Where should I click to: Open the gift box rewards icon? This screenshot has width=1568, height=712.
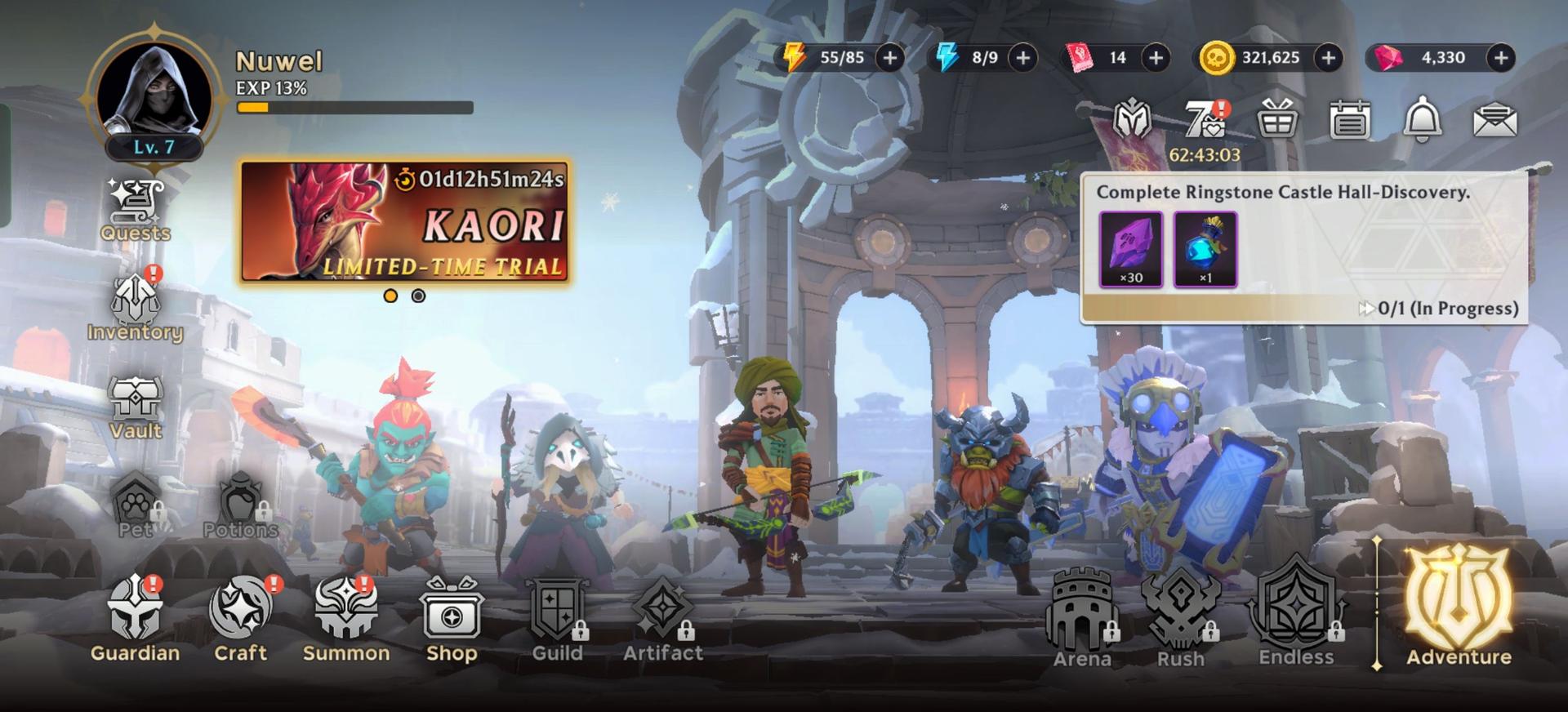(1277, 121)
